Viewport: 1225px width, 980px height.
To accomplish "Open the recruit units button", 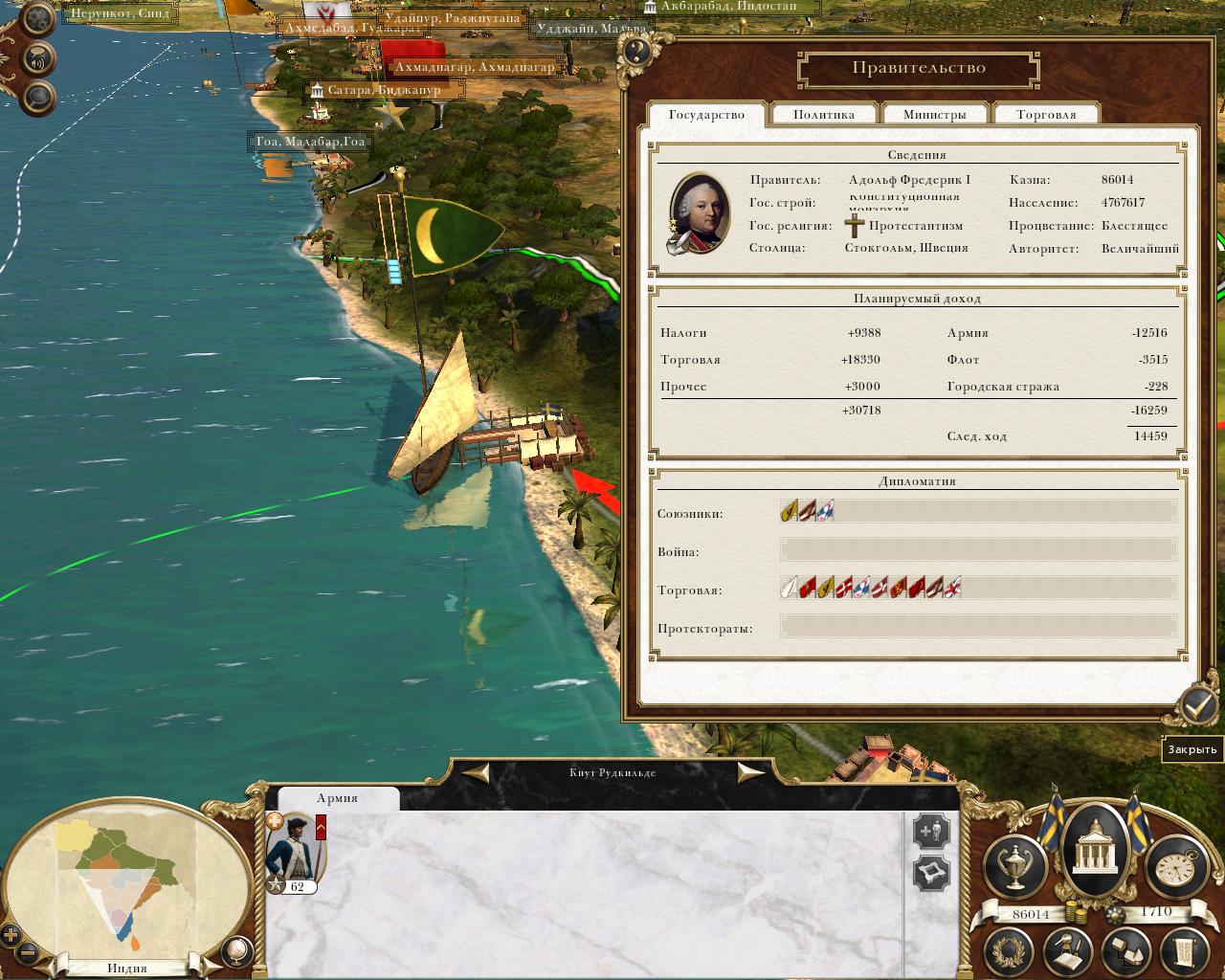I will (x=931, y=831).
